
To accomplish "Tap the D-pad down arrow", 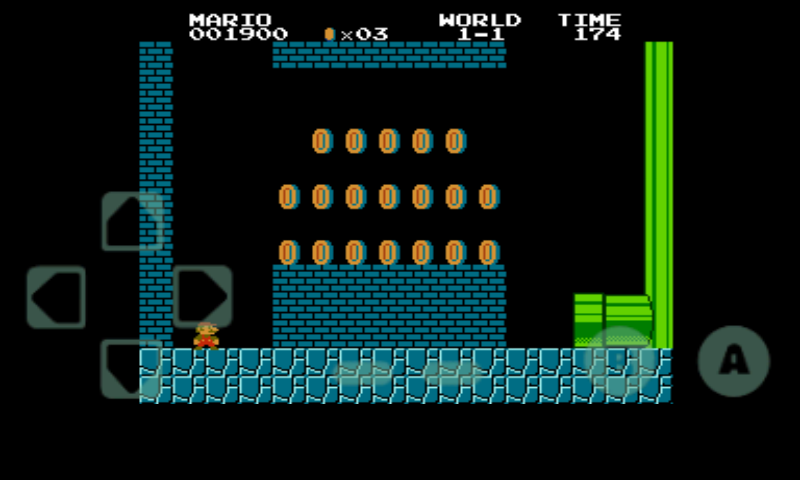I will point(130,369).
